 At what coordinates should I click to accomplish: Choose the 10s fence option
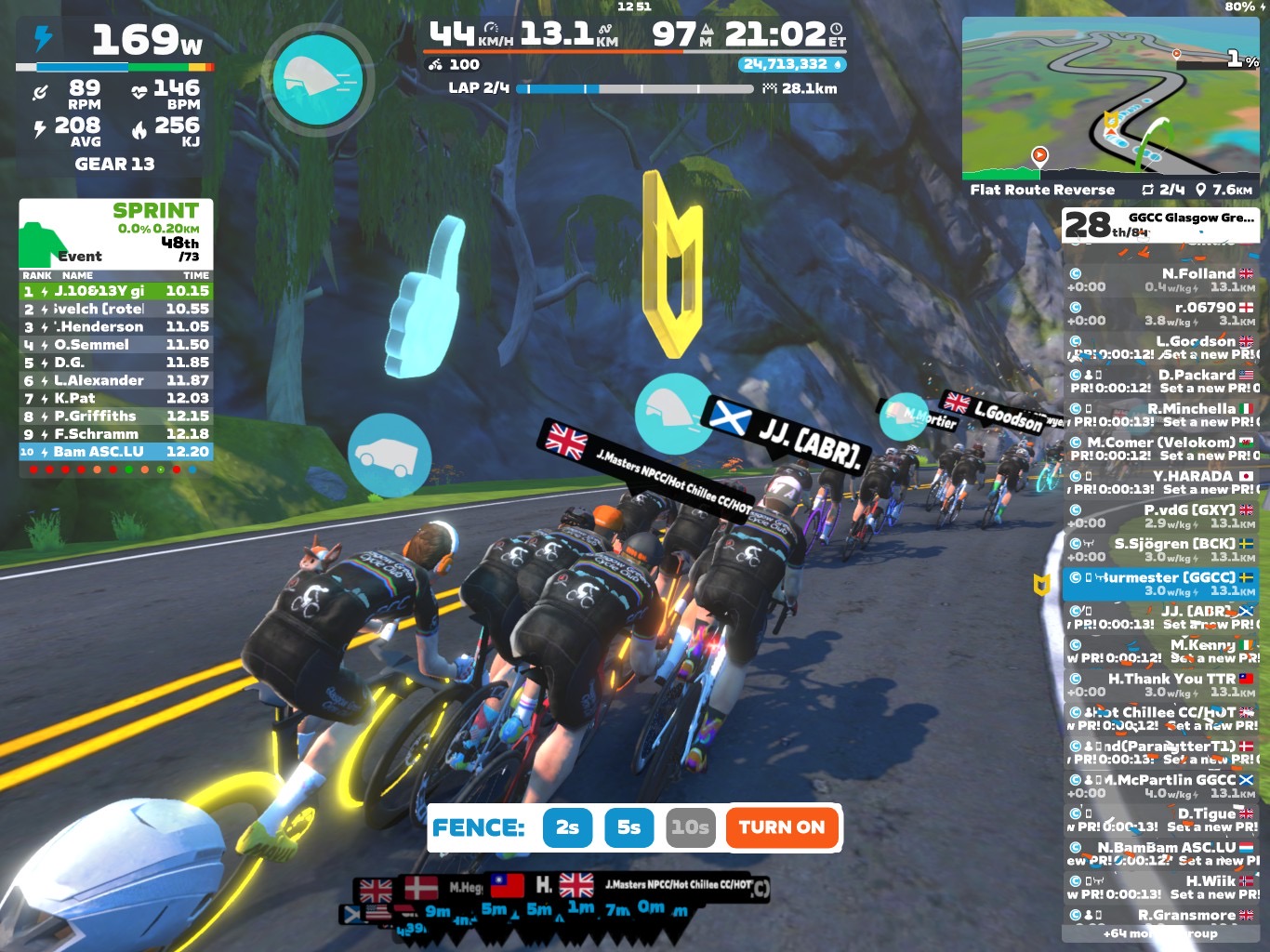690,827
